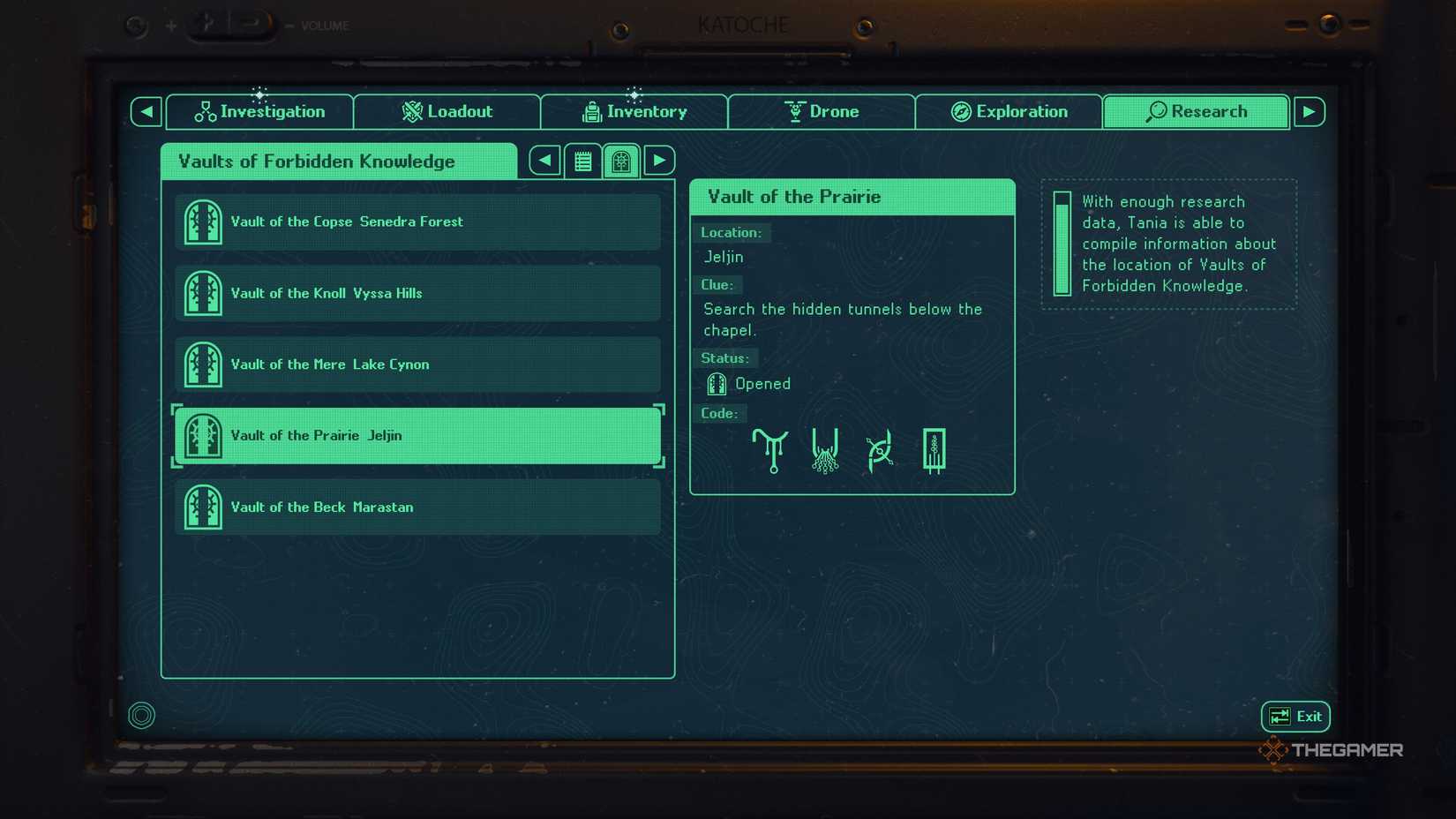Click the right arrow at the top tab bar
Screen dimensions: 1456x819
point(1310,111)
